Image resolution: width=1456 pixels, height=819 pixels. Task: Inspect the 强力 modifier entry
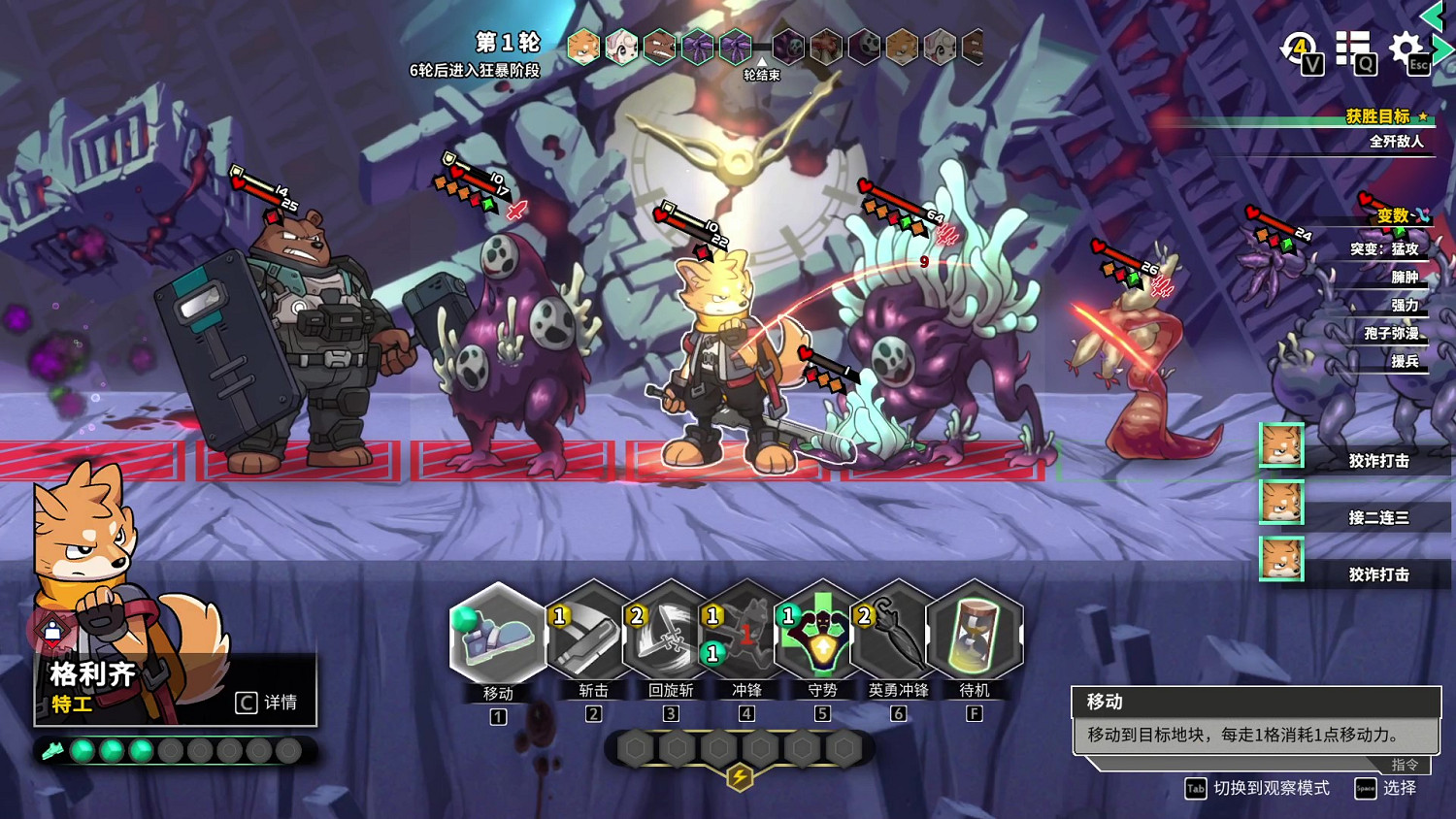pyautogui.click(x=1405, y=305)
